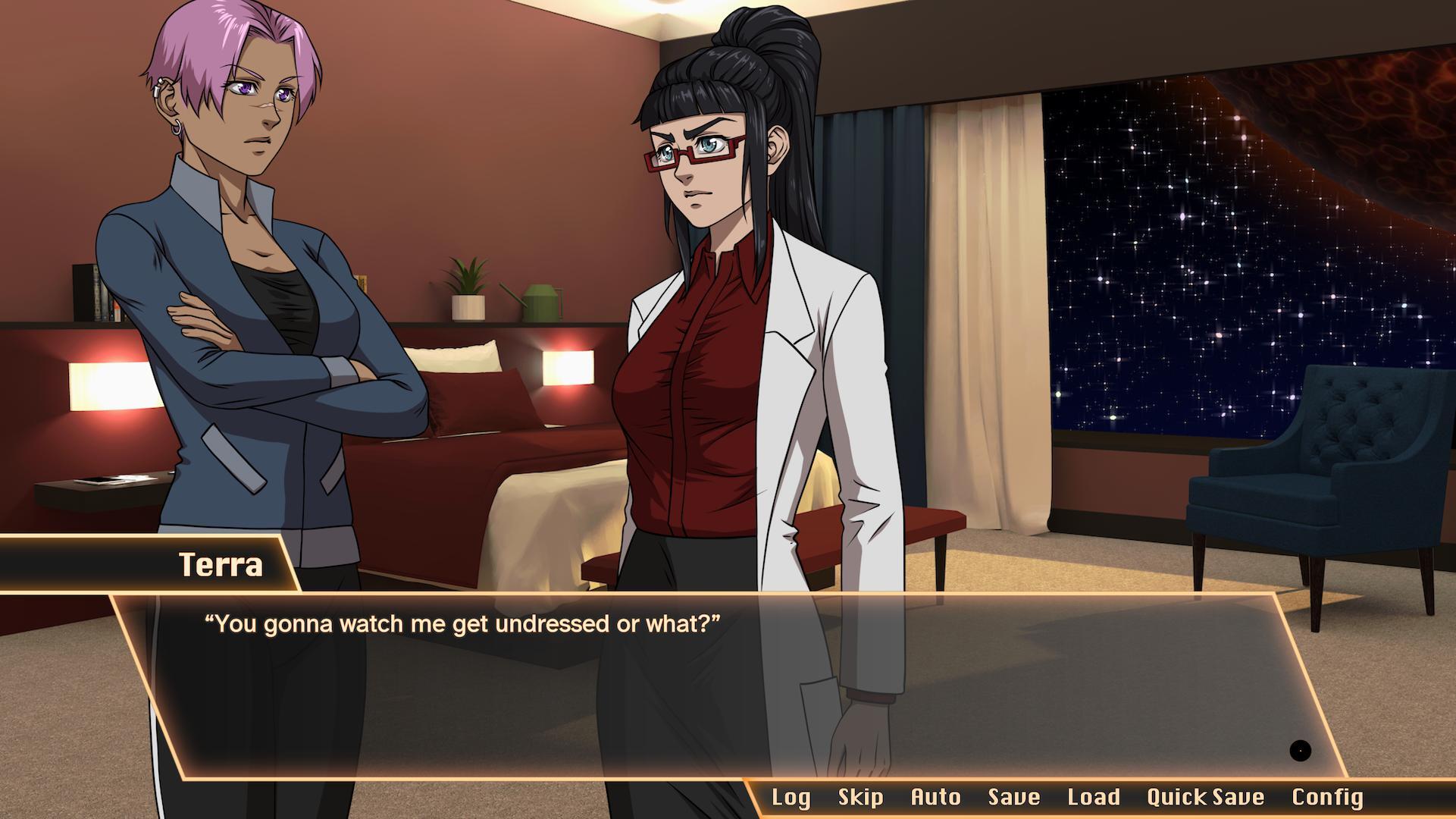Image resolution: width=1456 pixels, height=819 pixels.
Task: Click the continue indicator dot
Action: 1301,751
